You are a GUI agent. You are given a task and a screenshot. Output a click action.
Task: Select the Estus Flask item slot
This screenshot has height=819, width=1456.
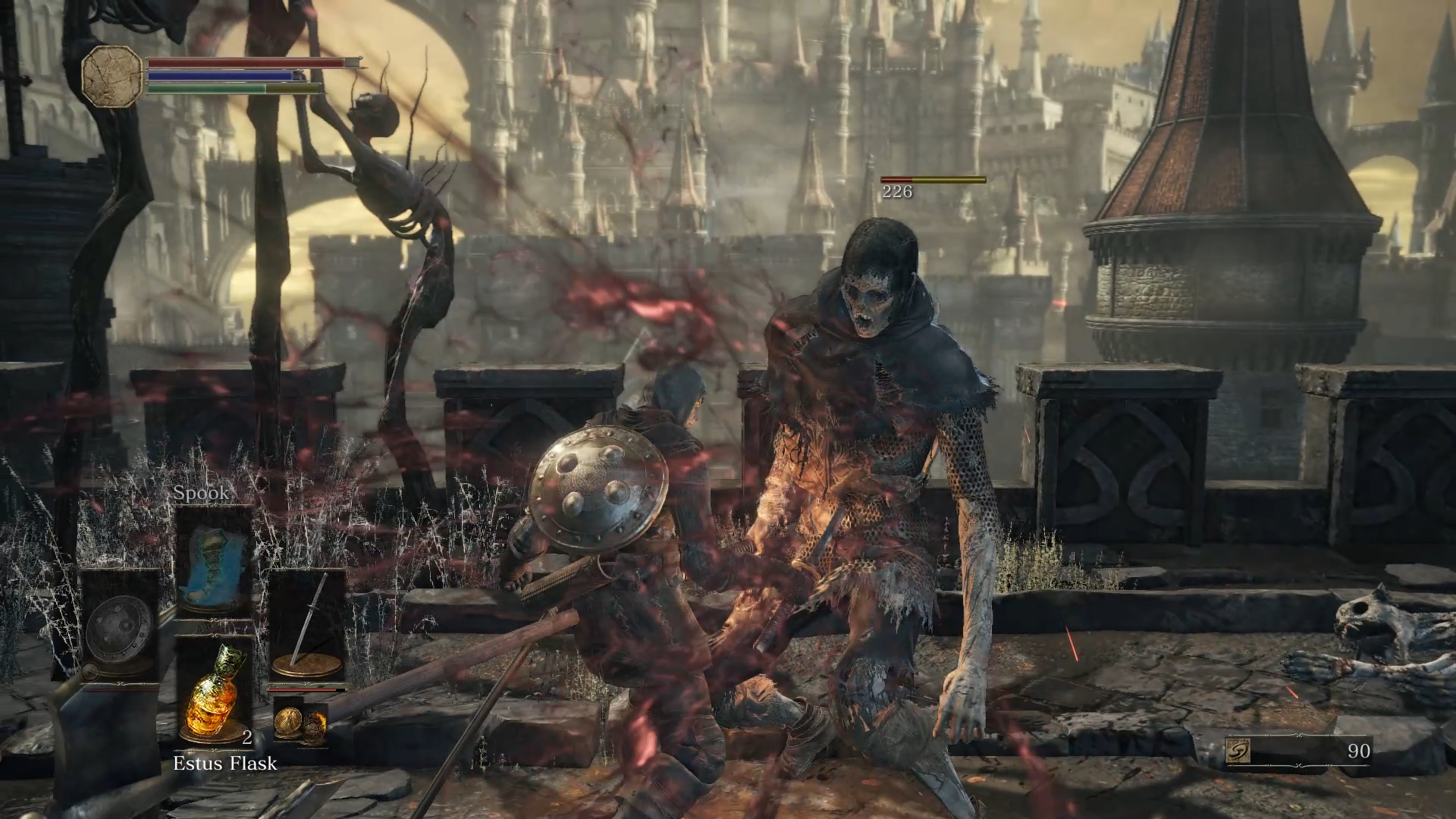214,690
